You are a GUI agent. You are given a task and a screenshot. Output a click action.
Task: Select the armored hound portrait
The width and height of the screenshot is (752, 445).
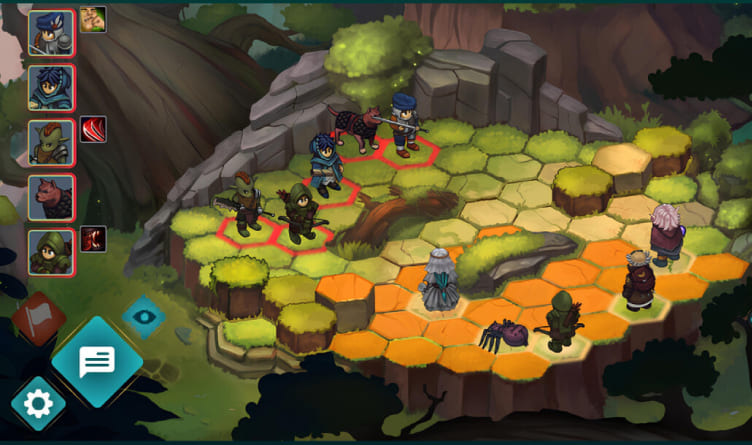[51, 198]
